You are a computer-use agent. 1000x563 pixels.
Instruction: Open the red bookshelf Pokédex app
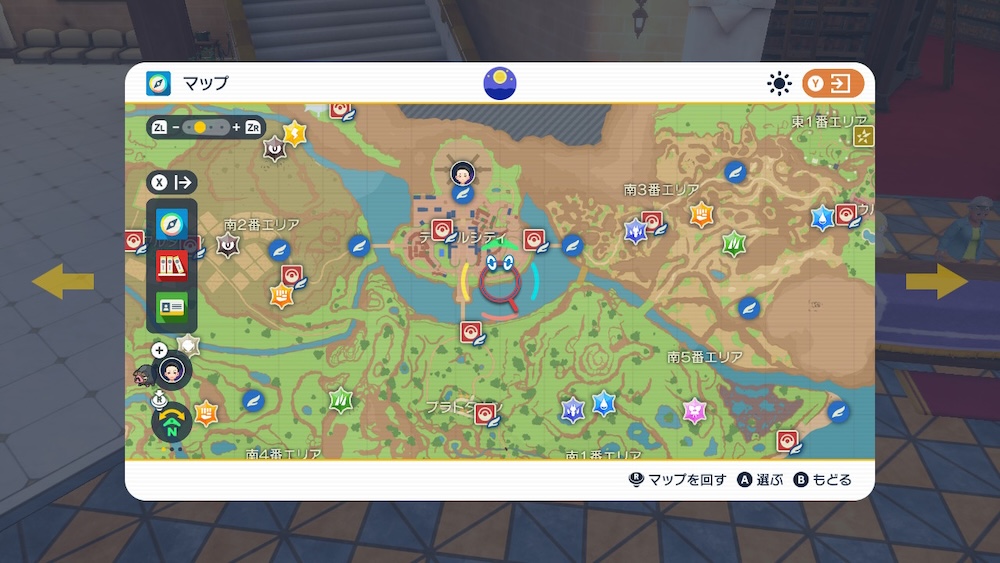pos(172,265)
